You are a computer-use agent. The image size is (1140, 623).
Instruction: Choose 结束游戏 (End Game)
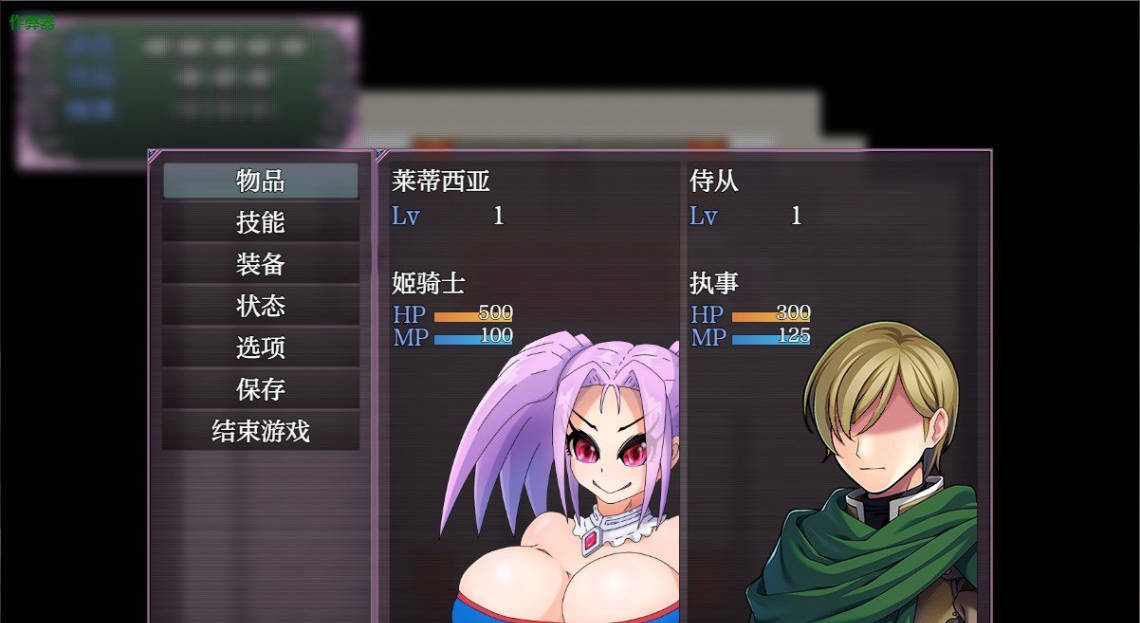point(260,431)
